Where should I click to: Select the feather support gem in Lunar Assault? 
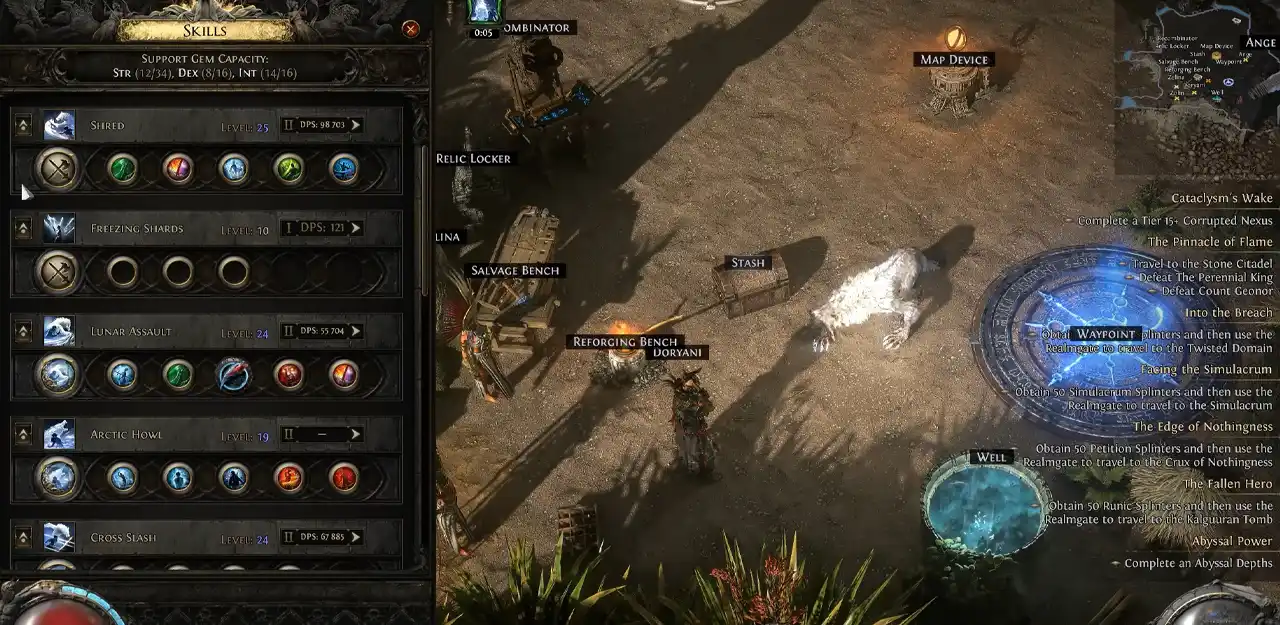coord(233,375)
